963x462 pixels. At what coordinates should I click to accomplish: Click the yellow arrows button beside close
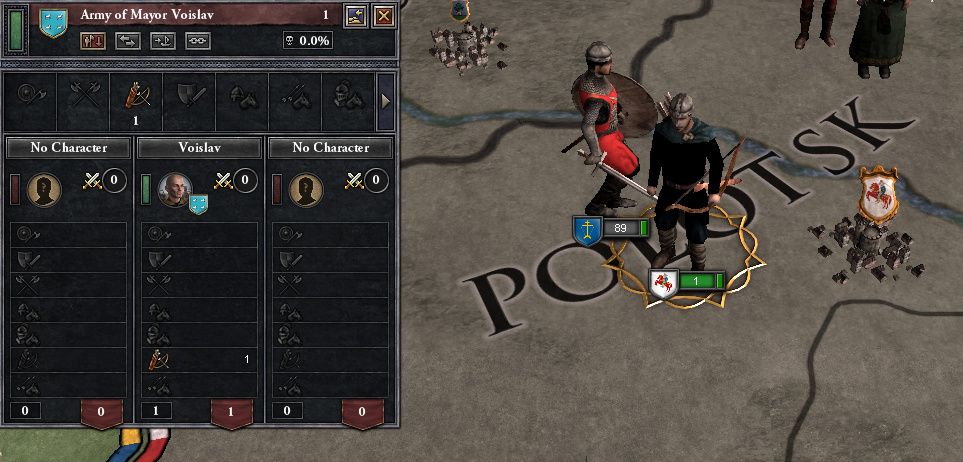pyautogui.click(x=356, y=15)
